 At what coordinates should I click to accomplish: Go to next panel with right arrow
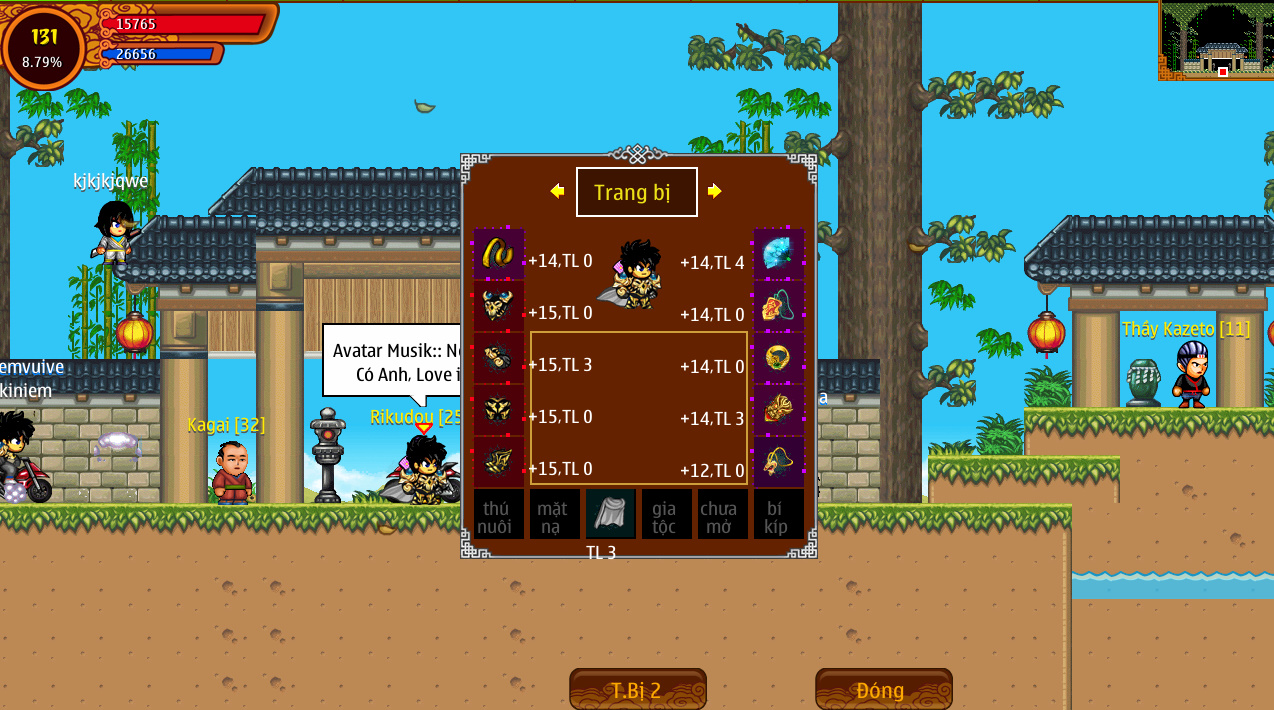click(x=715, y=191)
